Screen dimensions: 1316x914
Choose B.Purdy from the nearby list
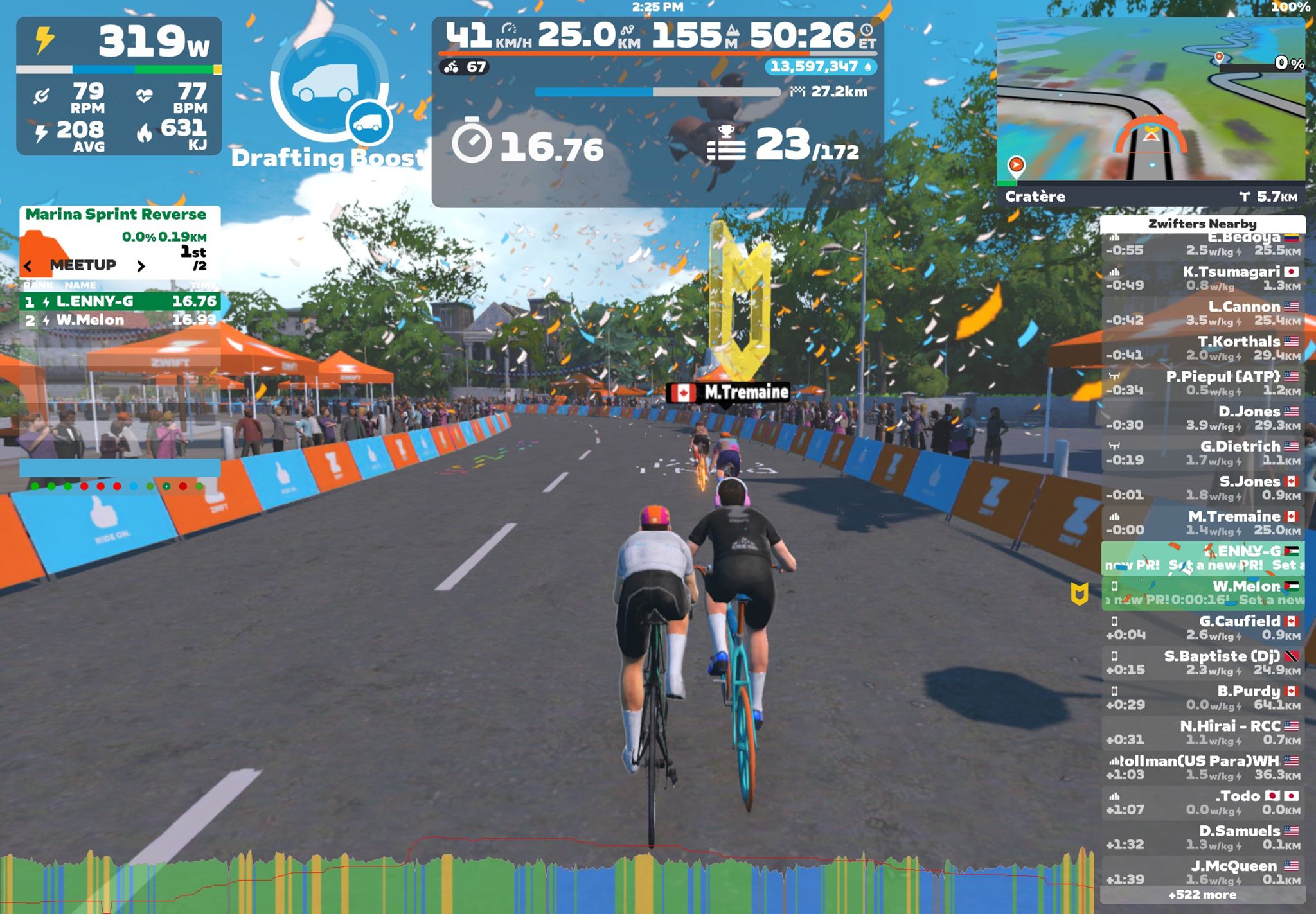(1202, 698)
